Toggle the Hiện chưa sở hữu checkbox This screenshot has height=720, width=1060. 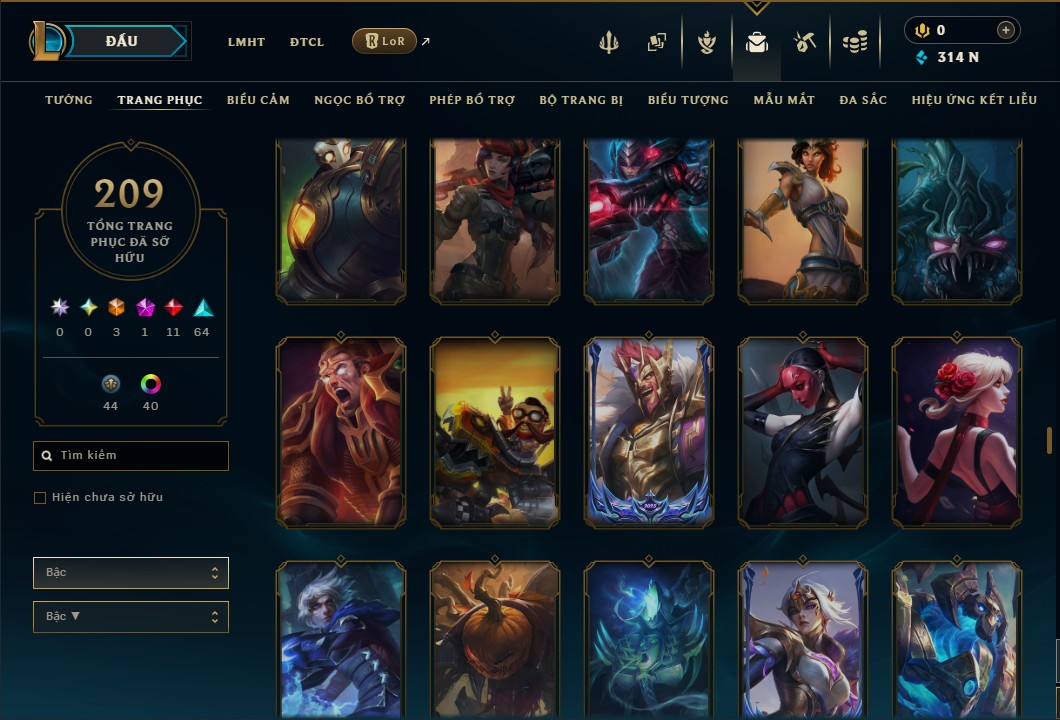(x=40, y=498)
